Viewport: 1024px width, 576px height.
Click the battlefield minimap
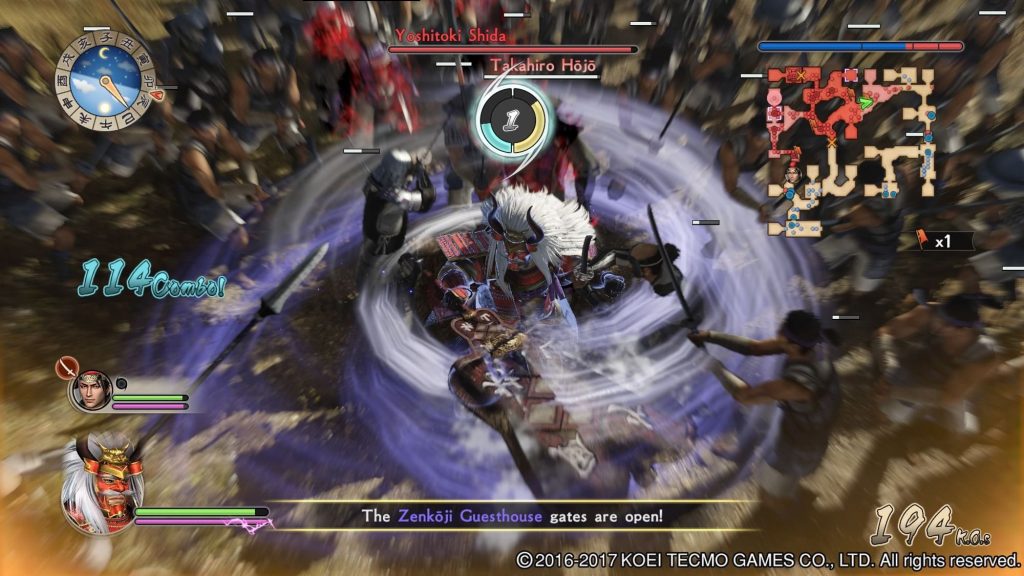click(x=850, y=150)
